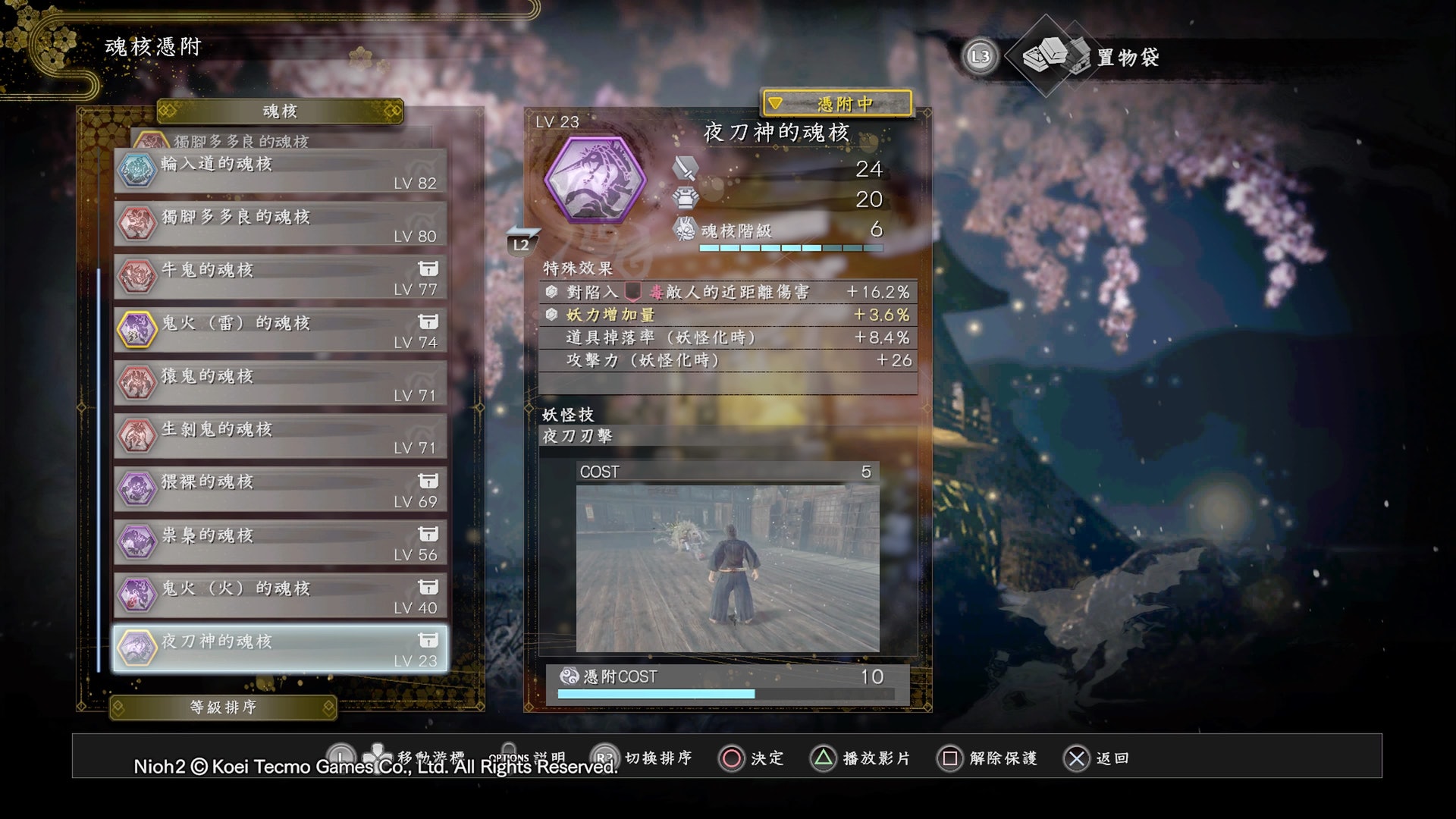The height and width of the screenshot is (819, 1456).
Task: Click the 憑附中 attuned tag
Action: (x=837, y=103)
